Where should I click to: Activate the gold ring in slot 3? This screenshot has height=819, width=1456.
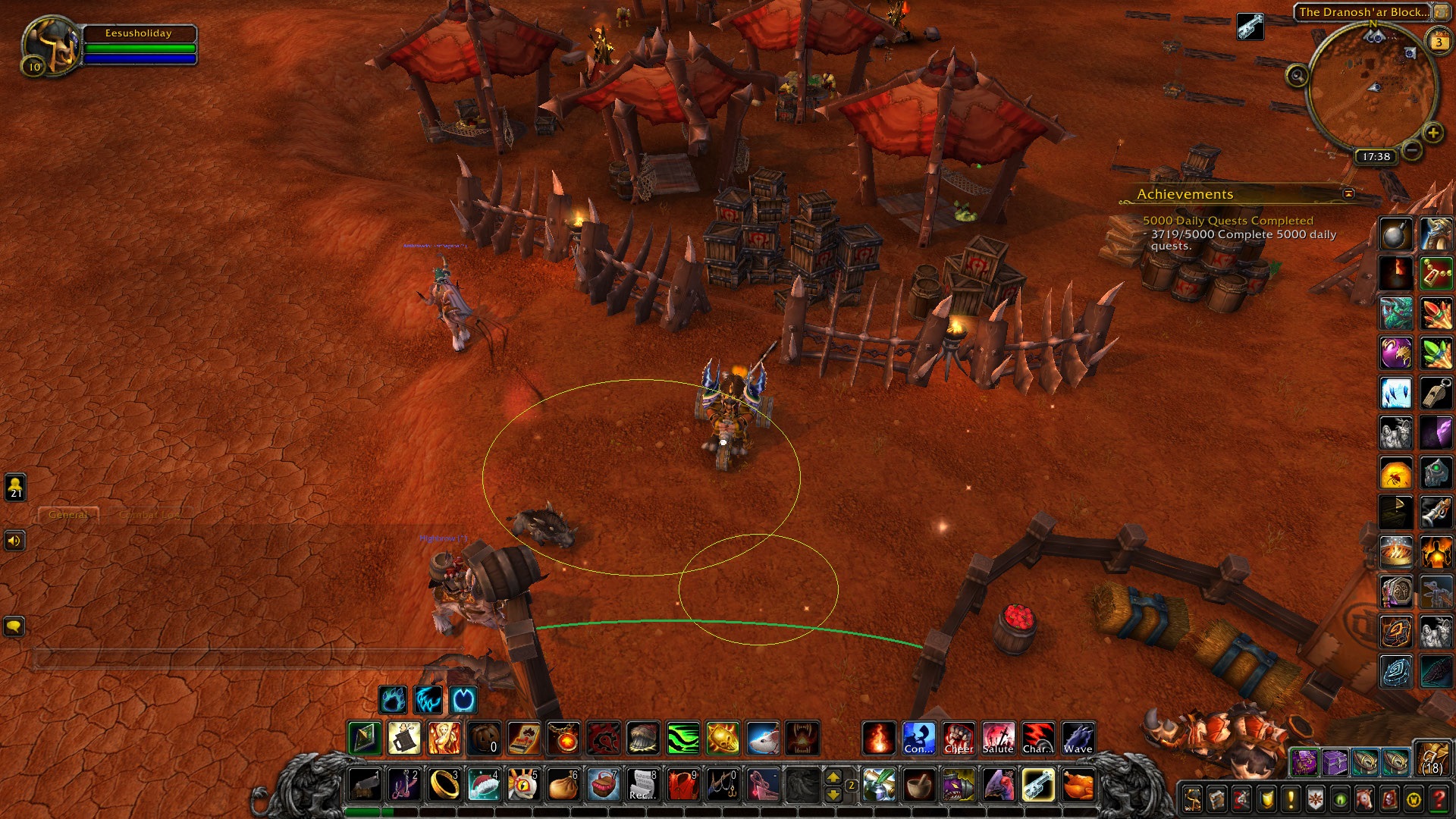click(x=444, y=785)
